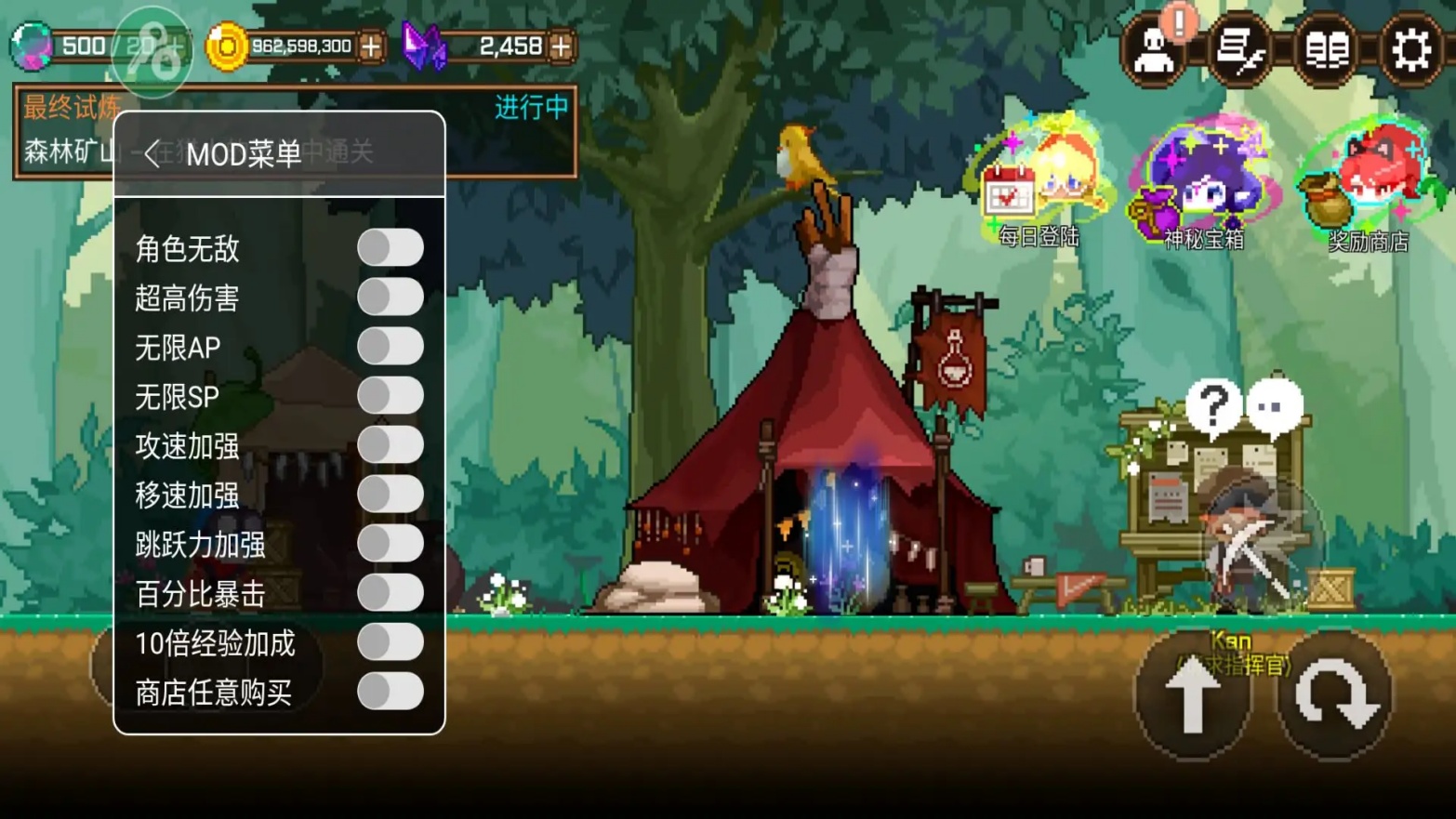Enable 商店任意购买 free shop toggle

tap(390, 692)
